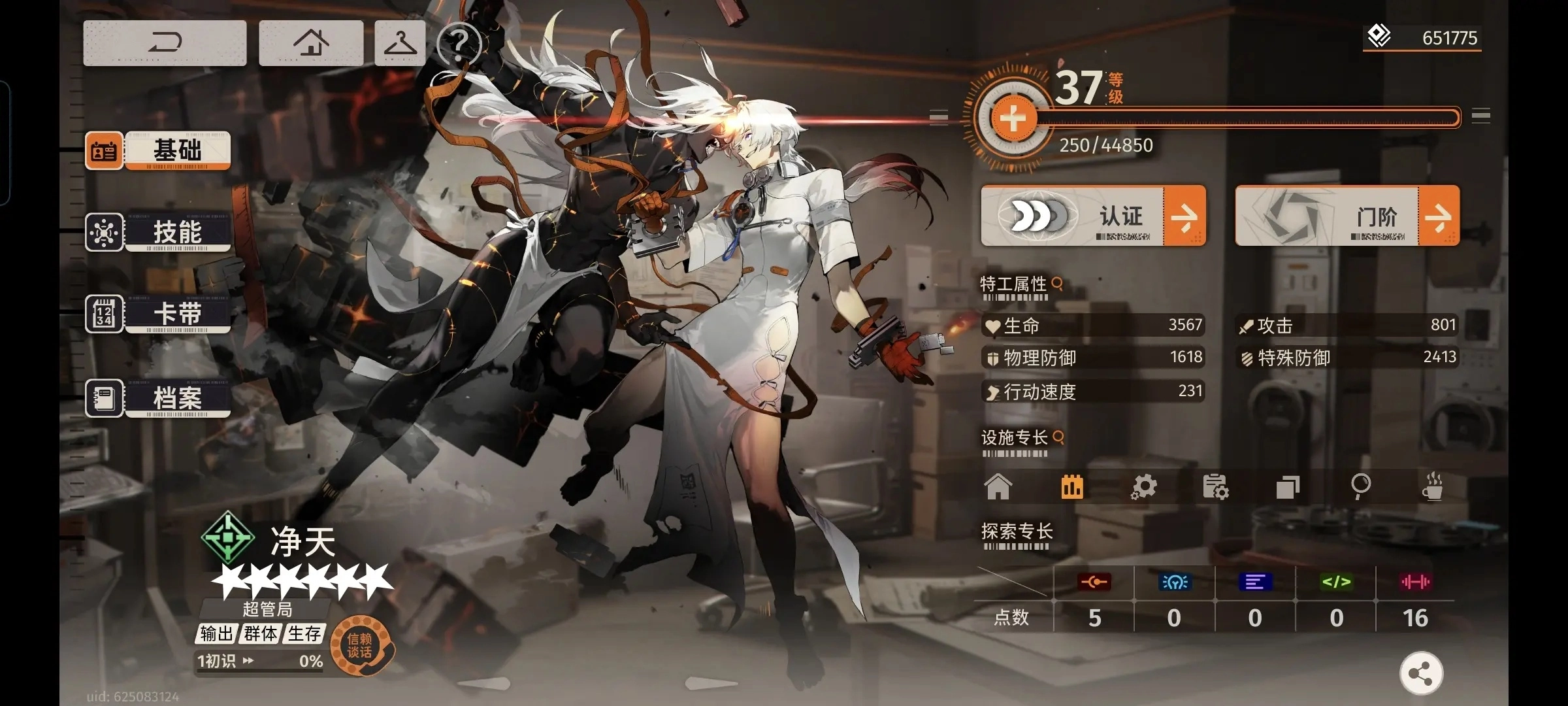Add experience with the orange plus button
Screen dimensions: 1568x706
1013,119
